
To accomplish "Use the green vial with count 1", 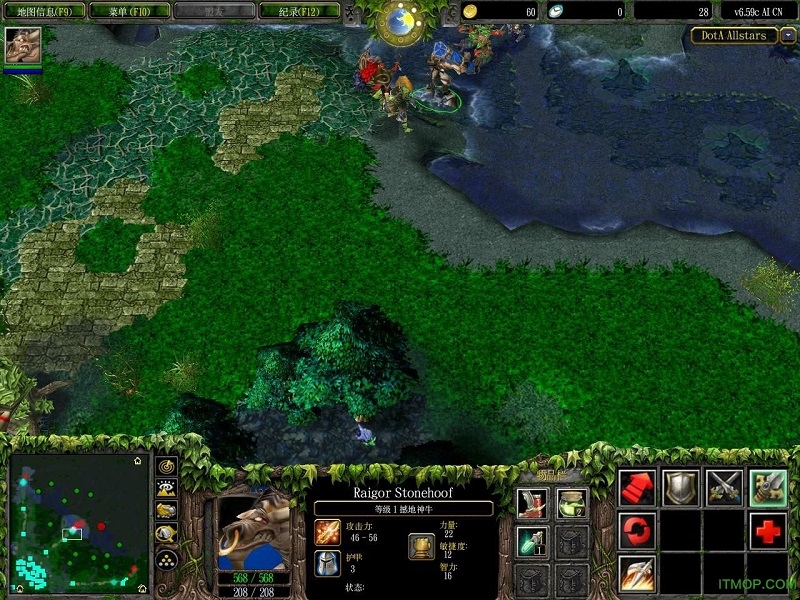I will point(532,542).
